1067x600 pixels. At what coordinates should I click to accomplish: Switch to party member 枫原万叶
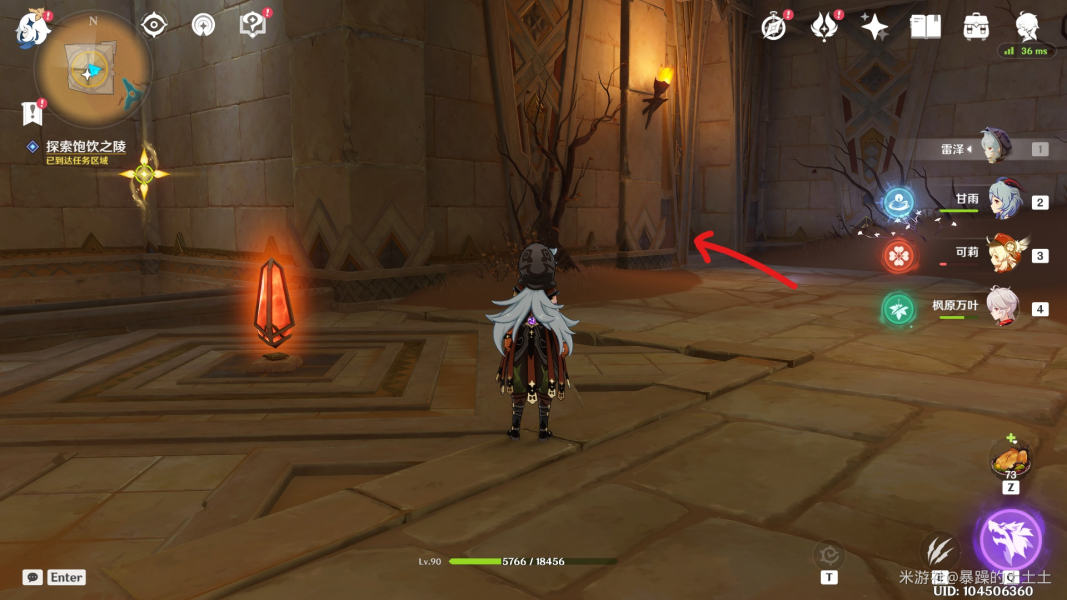1003,307
